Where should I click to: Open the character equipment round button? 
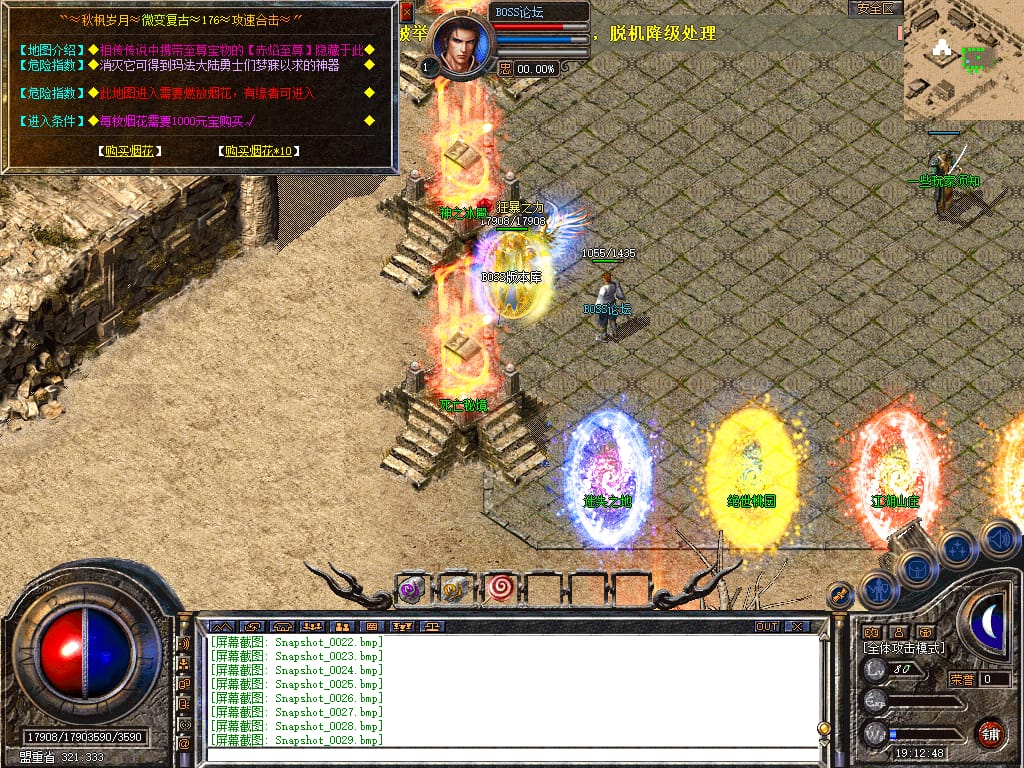click(x=879, y=589)
